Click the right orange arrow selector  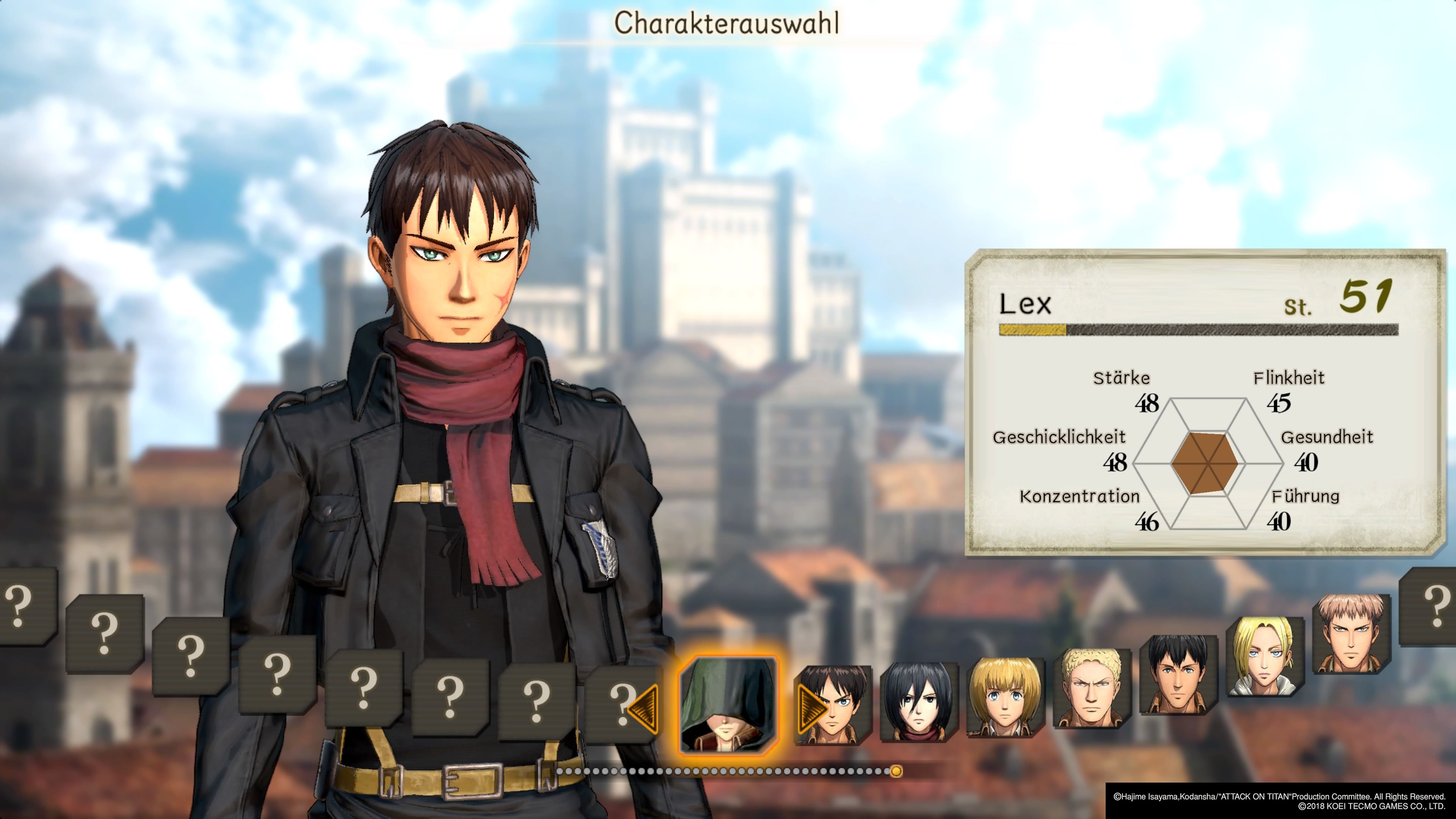coord(810,708)
